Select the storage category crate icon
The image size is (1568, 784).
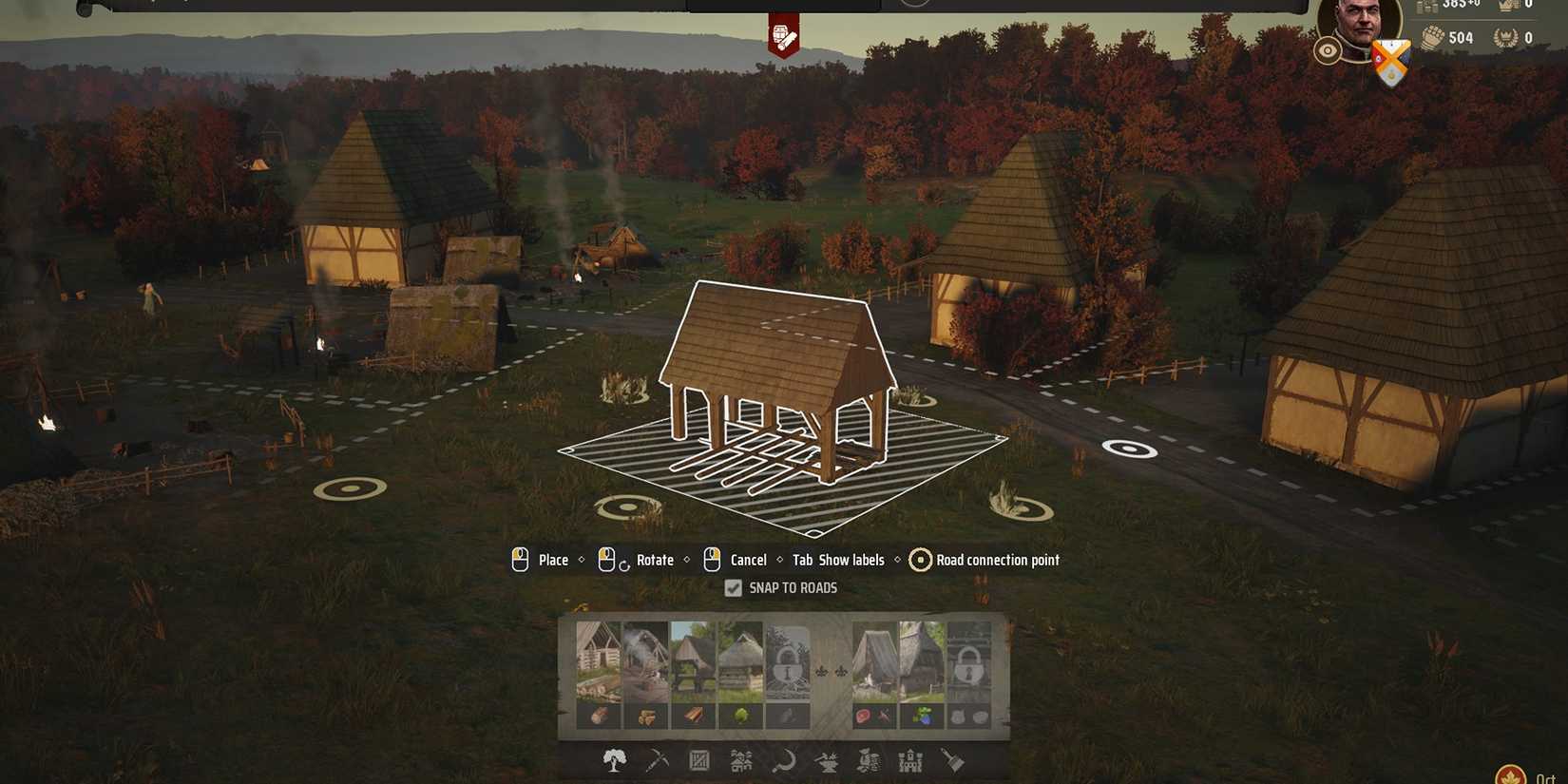tap(698, 761)
